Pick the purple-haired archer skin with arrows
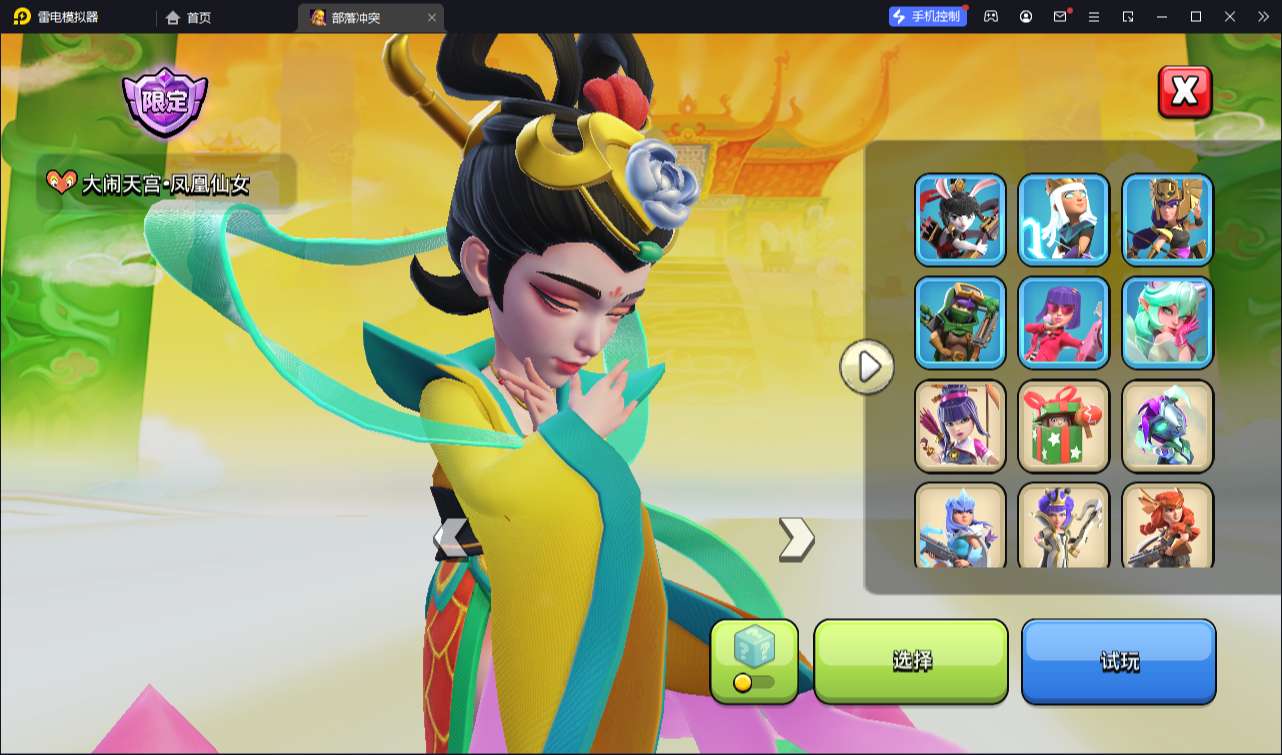Image resolution: width=1282 pixels, height=755 pixels. [960, 425]
